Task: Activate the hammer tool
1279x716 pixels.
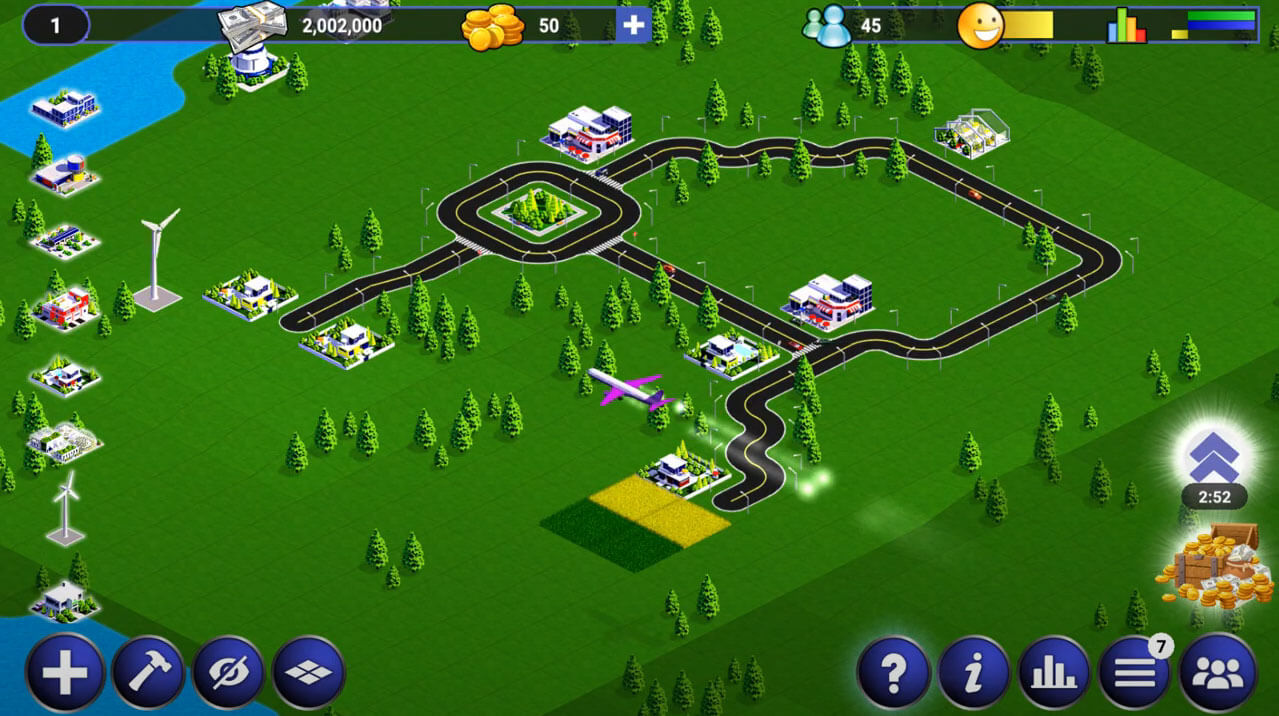Action: (148, 672)
